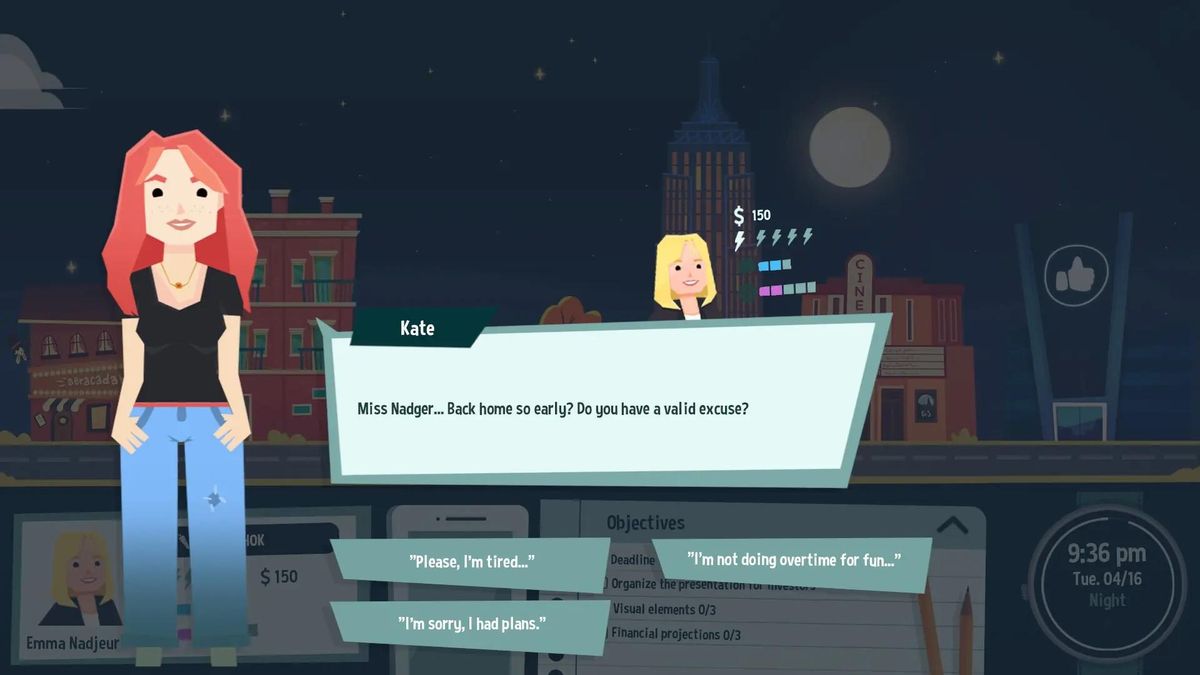The height and width of the screenshot is (675, 1200).
Task: Choose the "Please, I'm tired..." reply
Action: coord(470,562)
